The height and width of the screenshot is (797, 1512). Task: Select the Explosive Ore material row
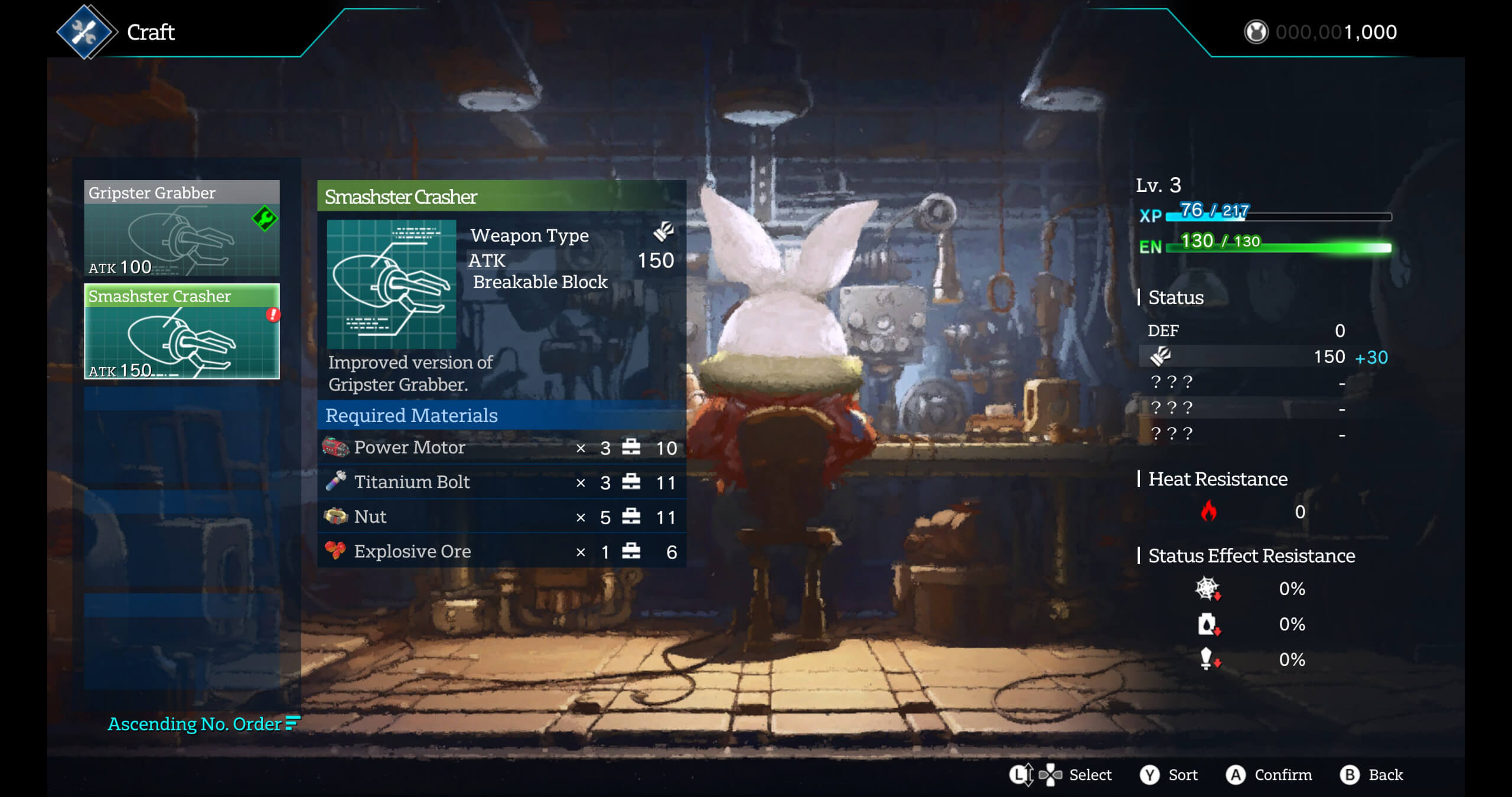point(501,551)
